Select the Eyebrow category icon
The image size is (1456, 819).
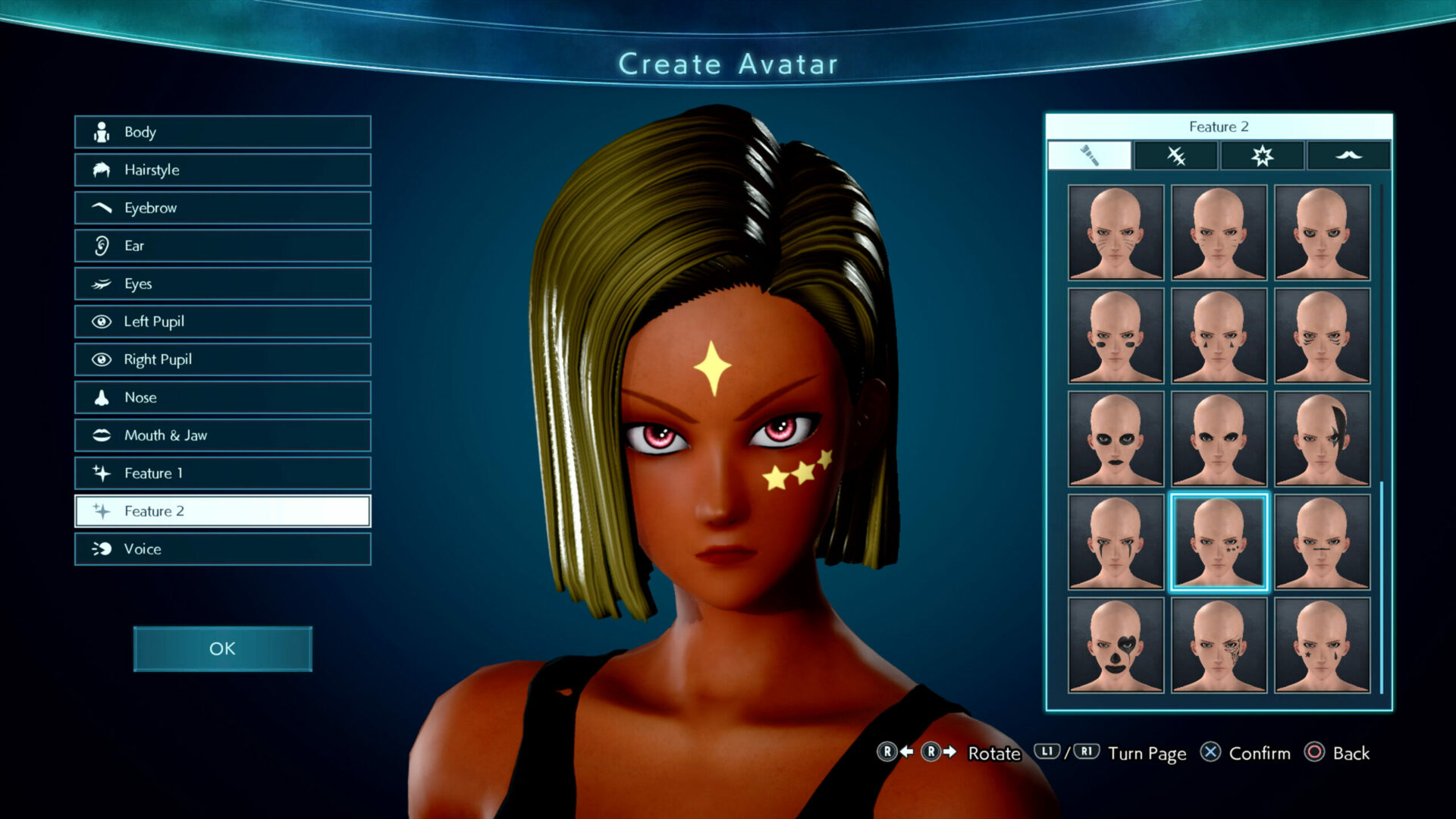[x=101, y=207]
